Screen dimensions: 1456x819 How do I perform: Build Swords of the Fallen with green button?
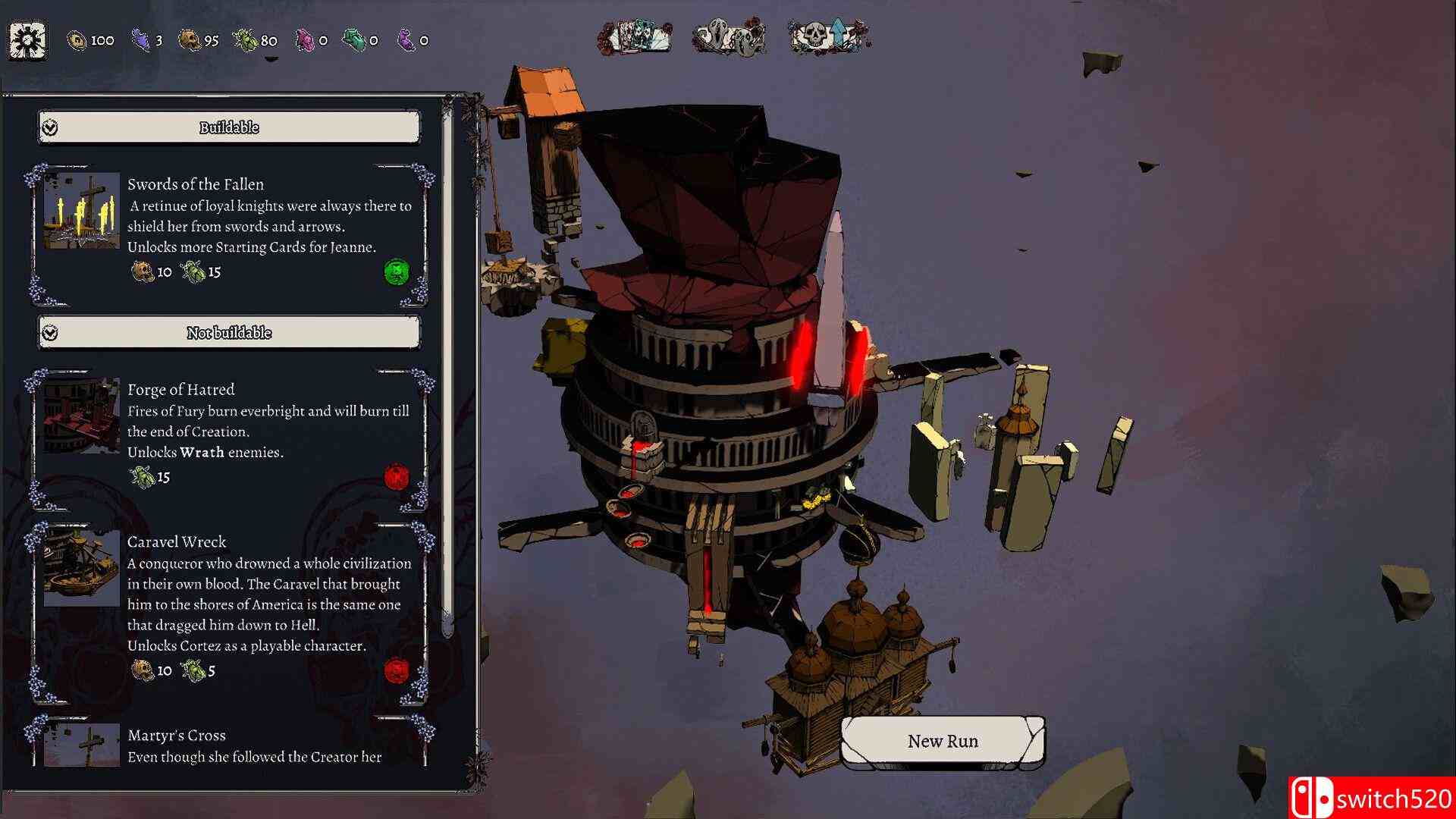(397, 271)
